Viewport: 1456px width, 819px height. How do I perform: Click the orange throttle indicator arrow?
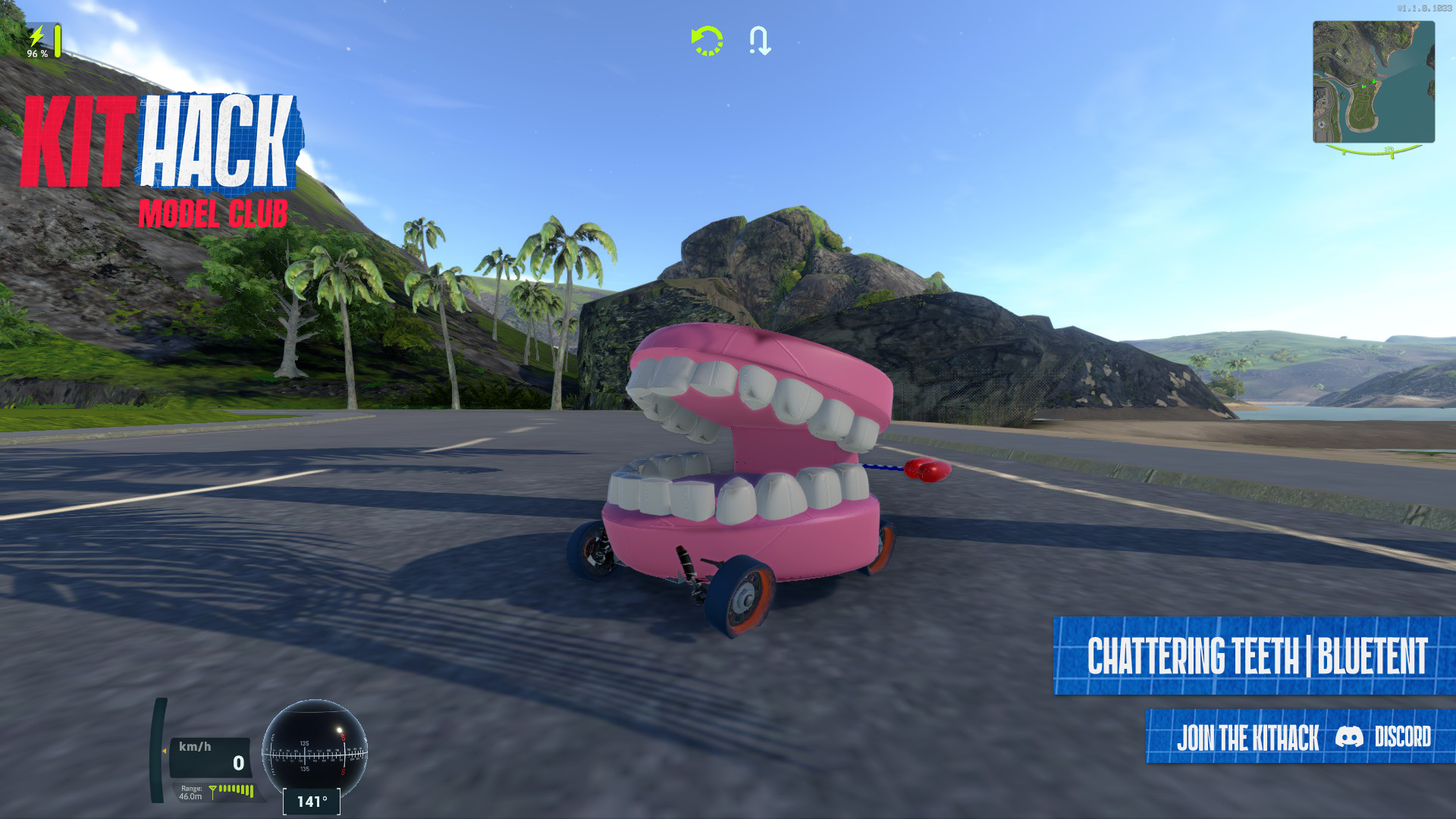coord(165,751)
